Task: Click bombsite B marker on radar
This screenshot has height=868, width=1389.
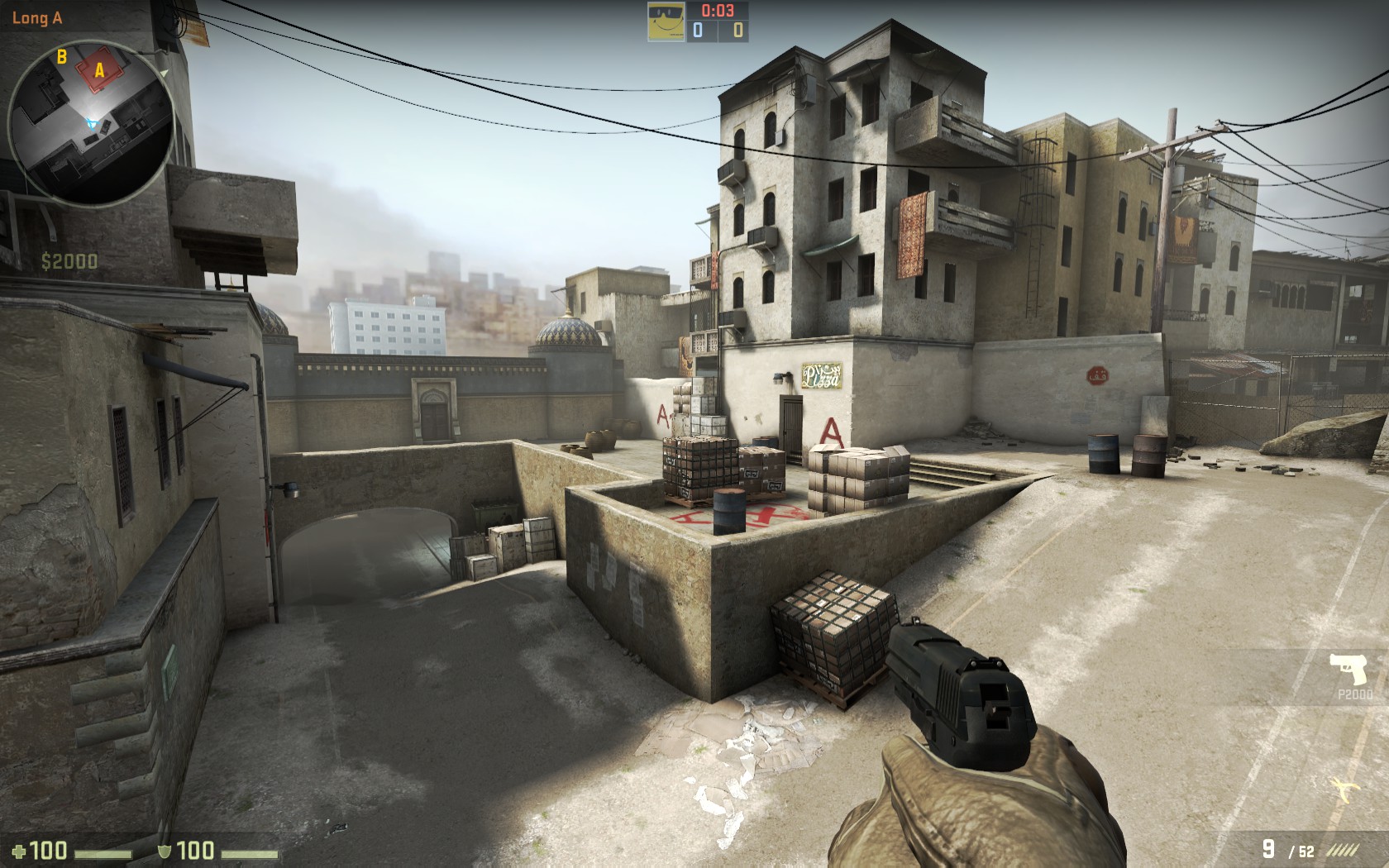Action: [x=61, y=57]
